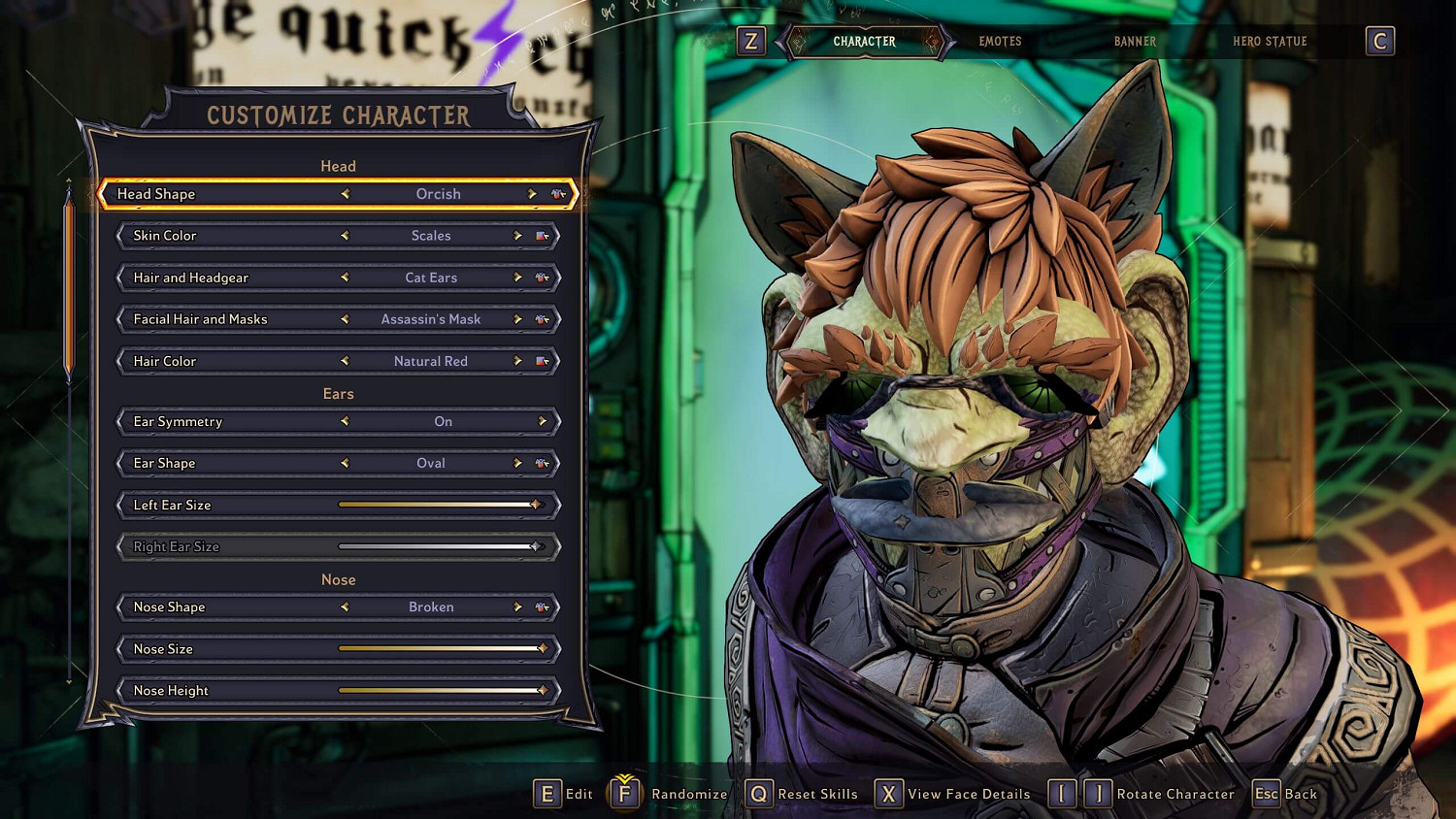The width and height of the screenshot is (1456, 819).
Task: Toggle Ear Symmetry with right arrow
Action: click(x=542, y=421)
